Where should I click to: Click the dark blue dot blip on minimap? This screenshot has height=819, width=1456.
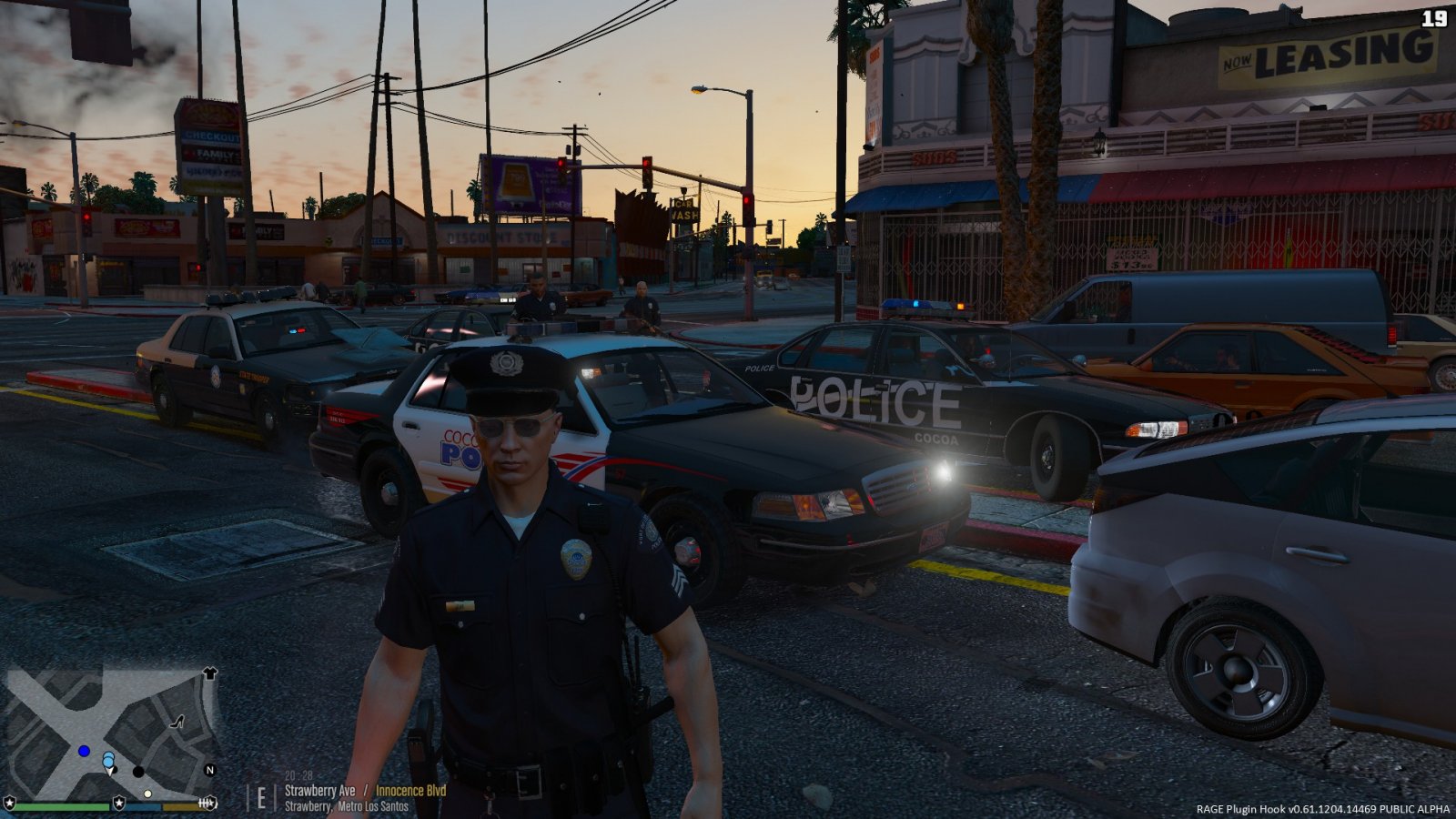pyautogui.click(x=84, y=751)
